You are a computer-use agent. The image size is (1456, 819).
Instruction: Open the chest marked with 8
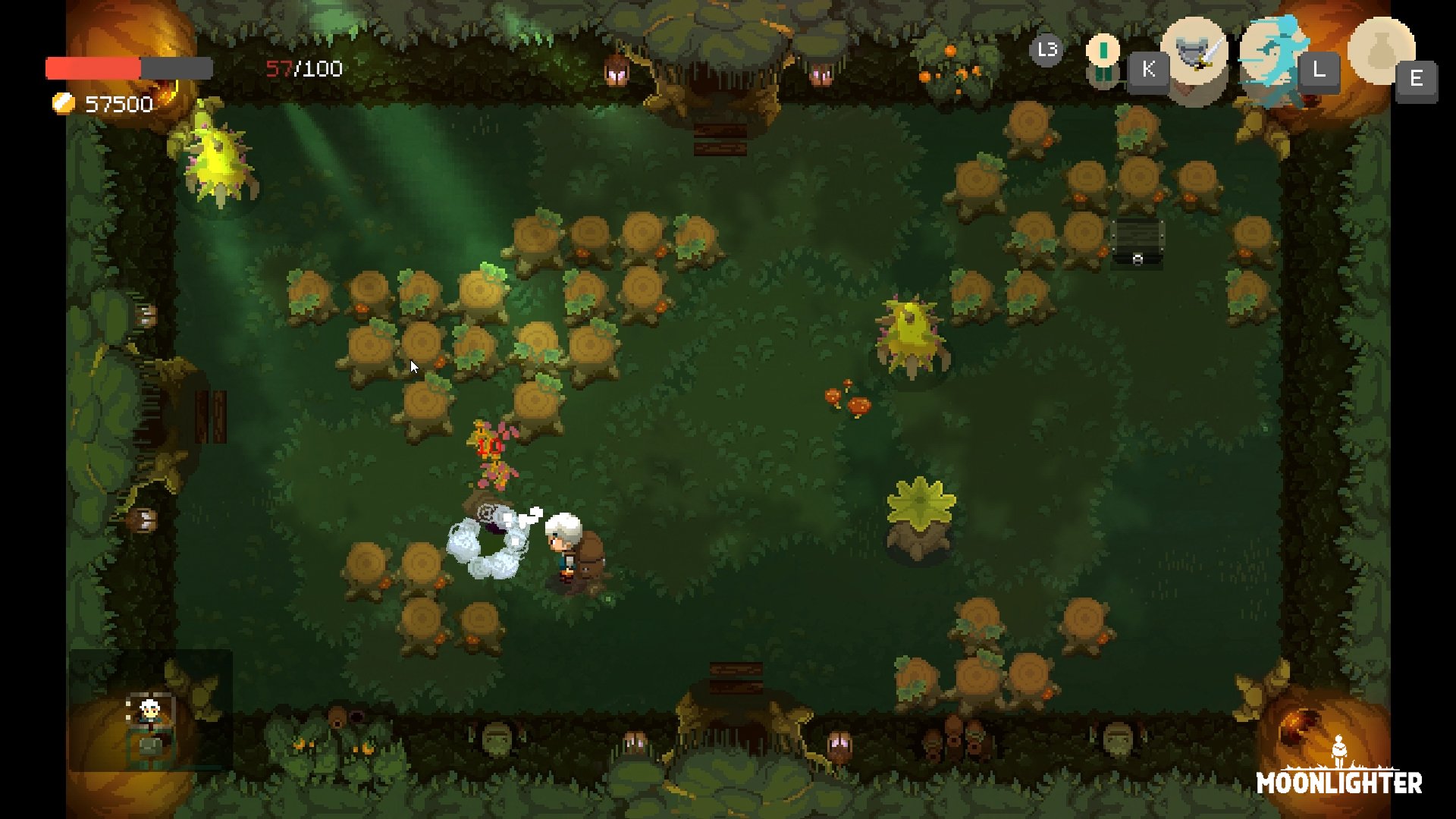1136,239
